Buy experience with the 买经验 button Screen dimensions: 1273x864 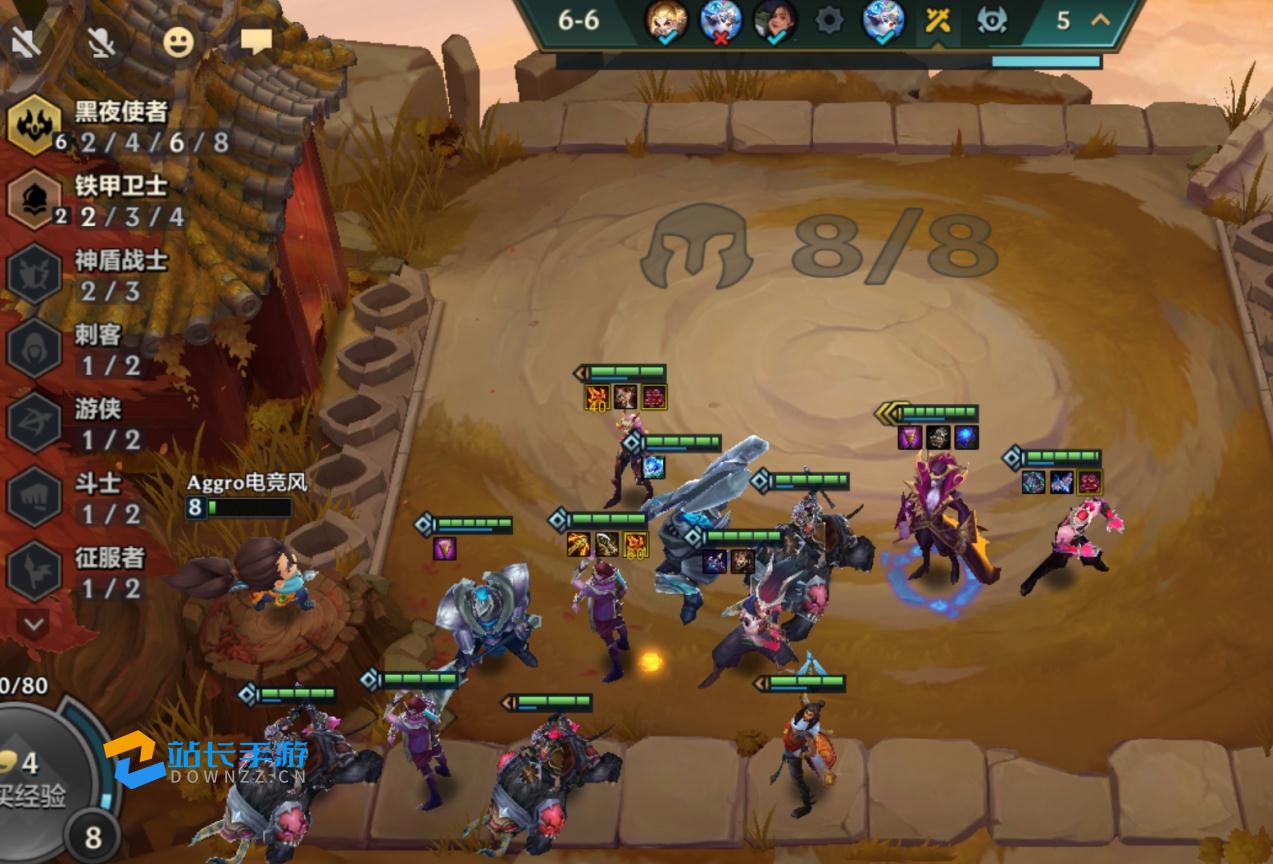(x=40, y=780)
